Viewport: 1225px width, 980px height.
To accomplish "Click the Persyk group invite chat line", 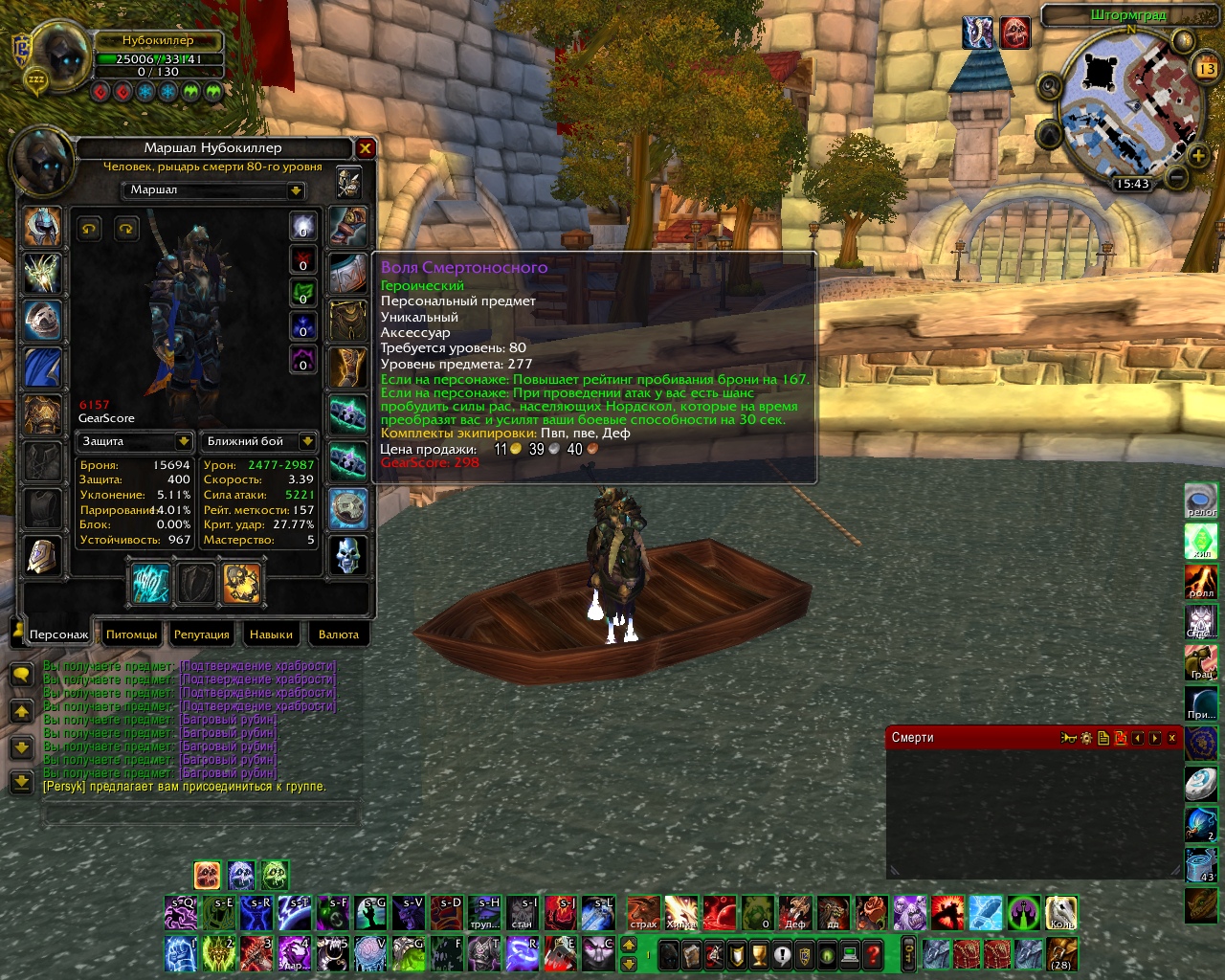I will point(184,787).
